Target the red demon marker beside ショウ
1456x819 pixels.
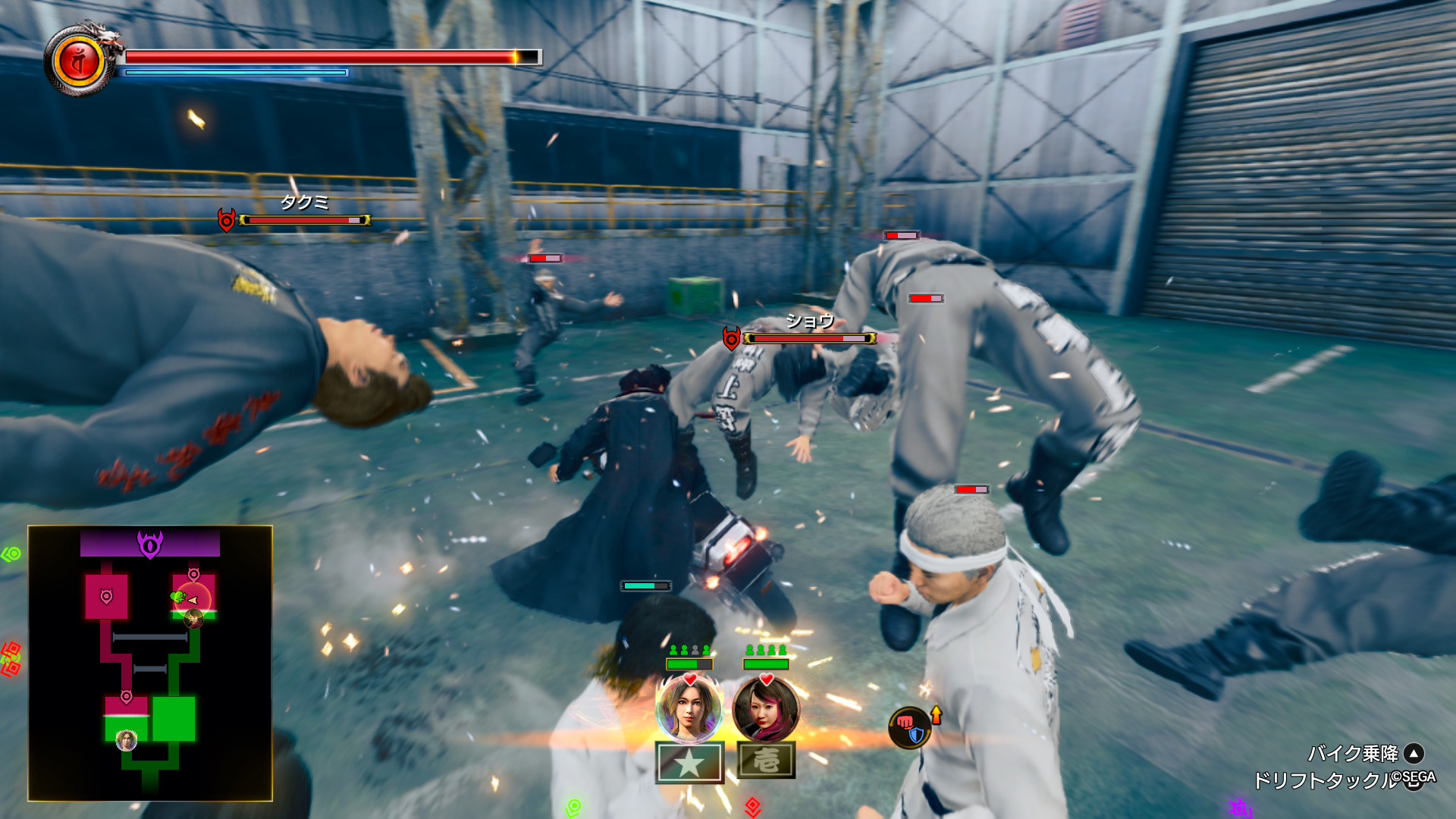coord(731,338)
